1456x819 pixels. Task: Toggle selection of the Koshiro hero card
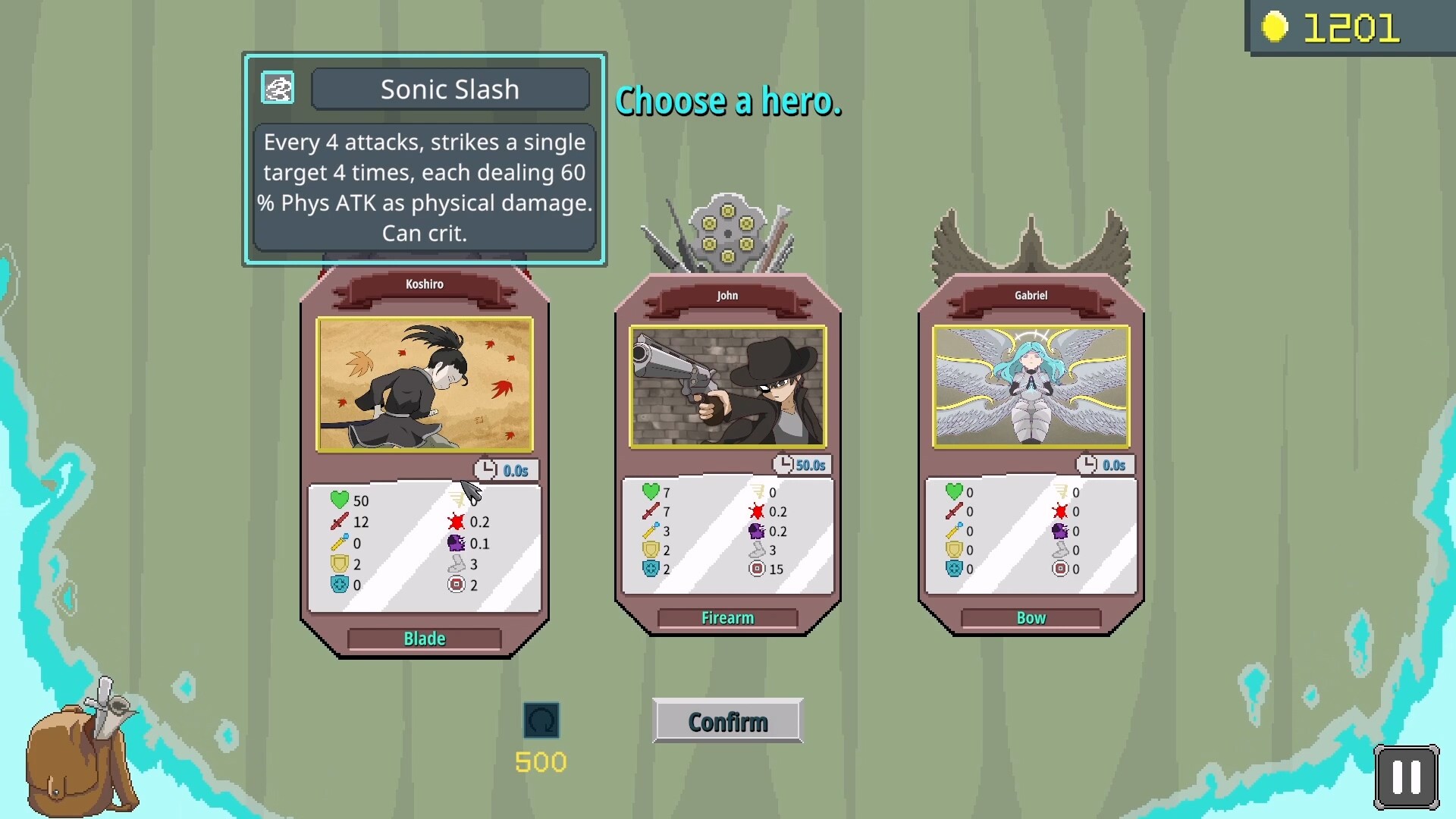[425, 387]
